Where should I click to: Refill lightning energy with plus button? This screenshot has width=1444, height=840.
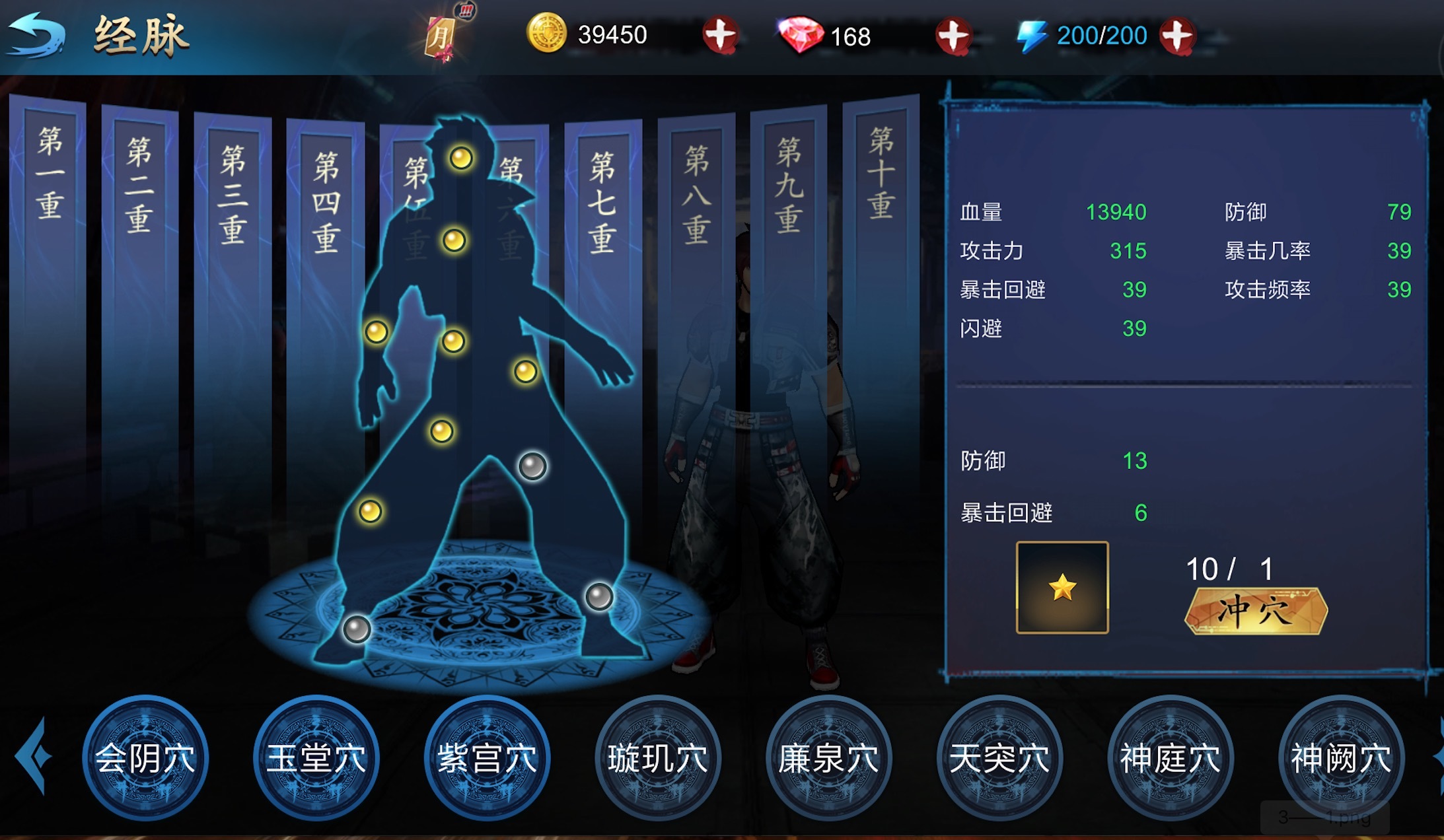pos(1178,36)
